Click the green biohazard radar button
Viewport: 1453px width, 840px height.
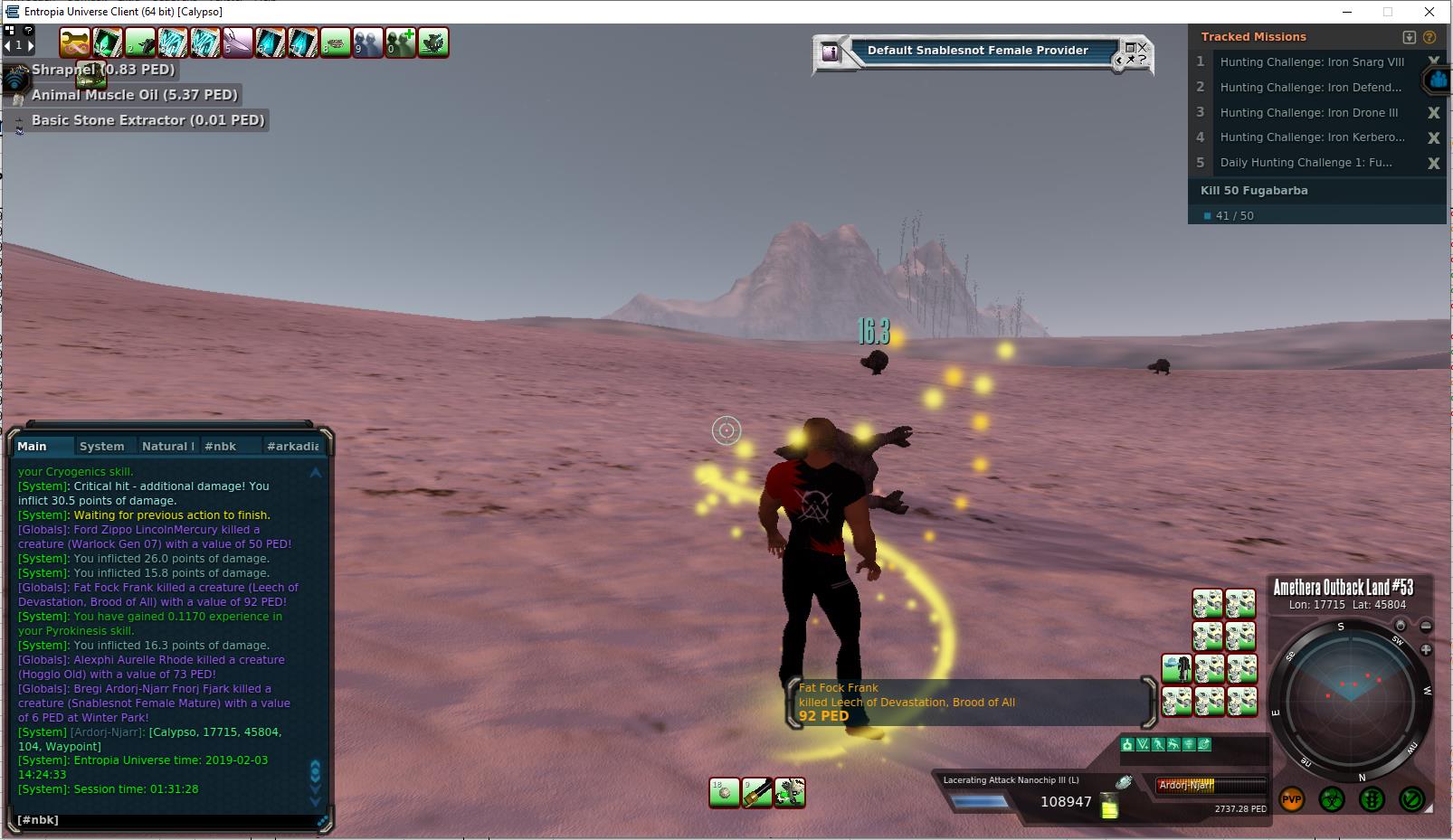click(x=1331, y=799)
